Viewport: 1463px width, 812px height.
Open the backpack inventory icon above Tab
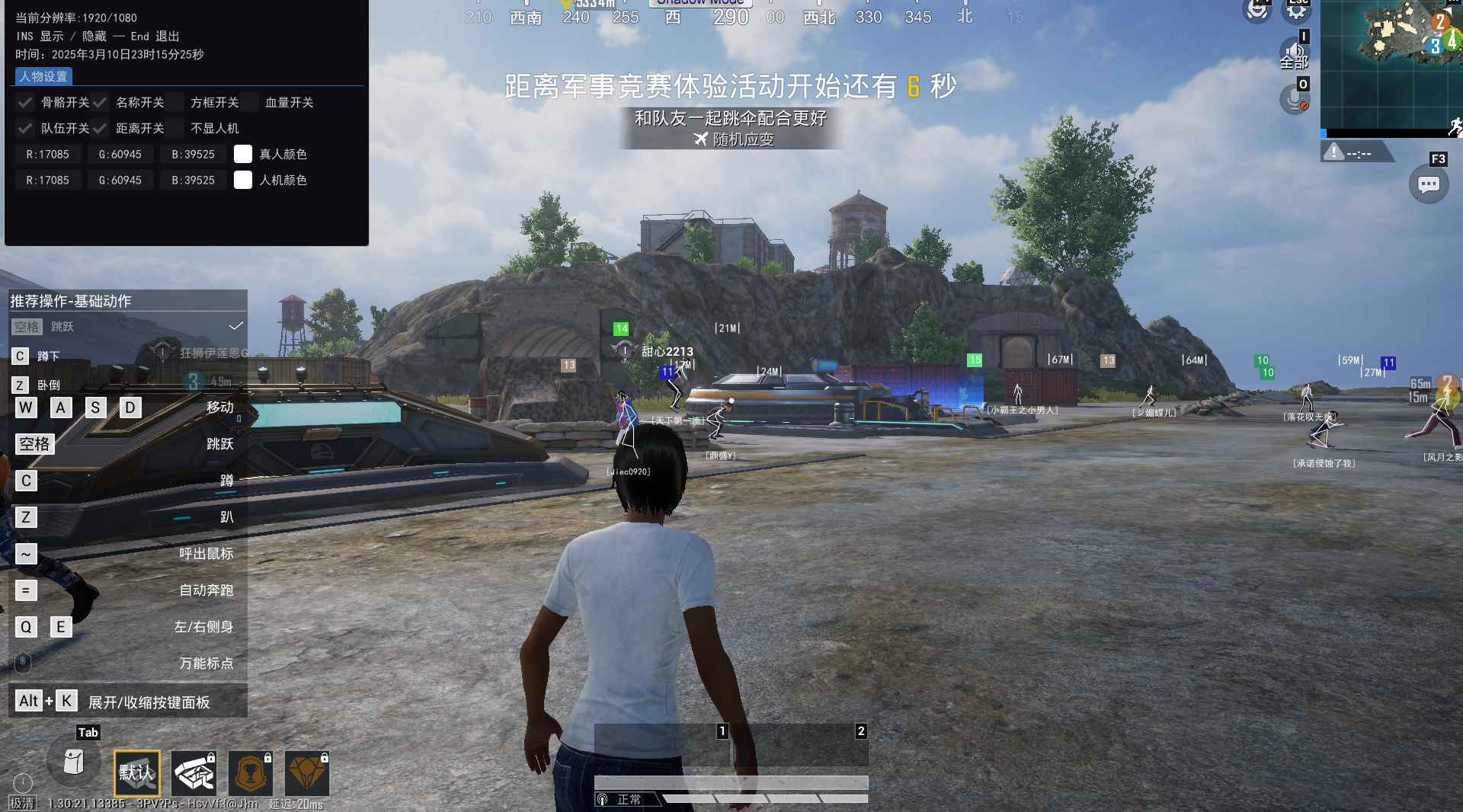point(74,762)
